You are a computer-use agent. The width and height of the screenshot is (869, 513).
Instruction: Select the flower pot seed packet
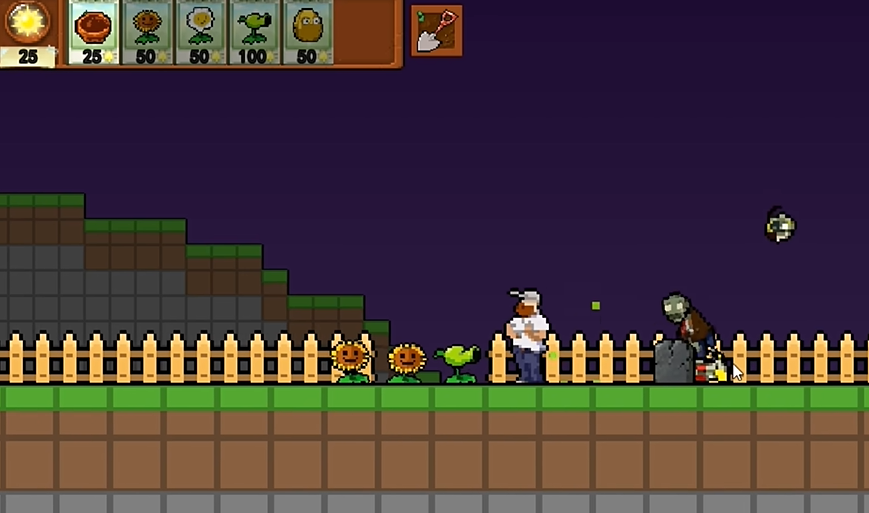(x=93, y=32)
